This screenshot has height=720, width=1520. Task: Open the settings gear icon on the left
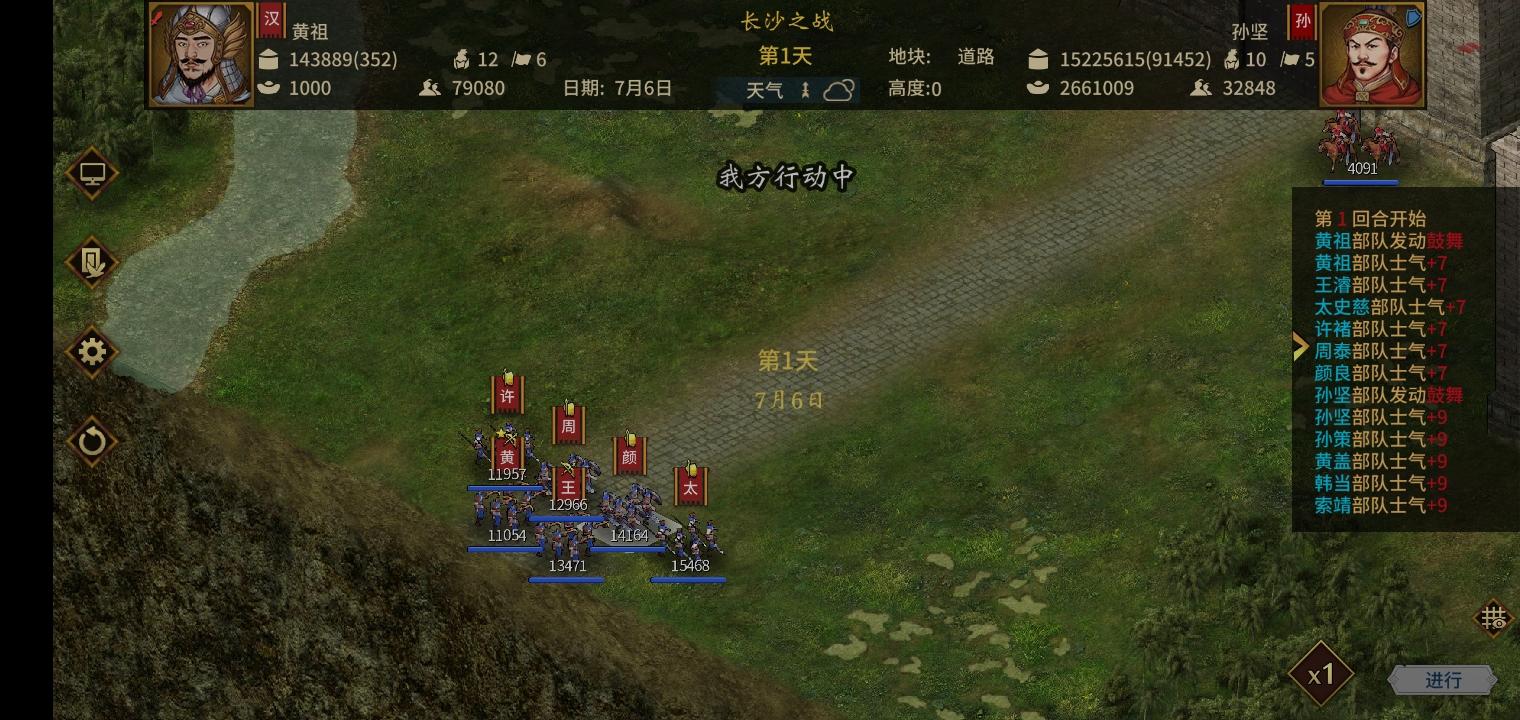coord(92,352)
